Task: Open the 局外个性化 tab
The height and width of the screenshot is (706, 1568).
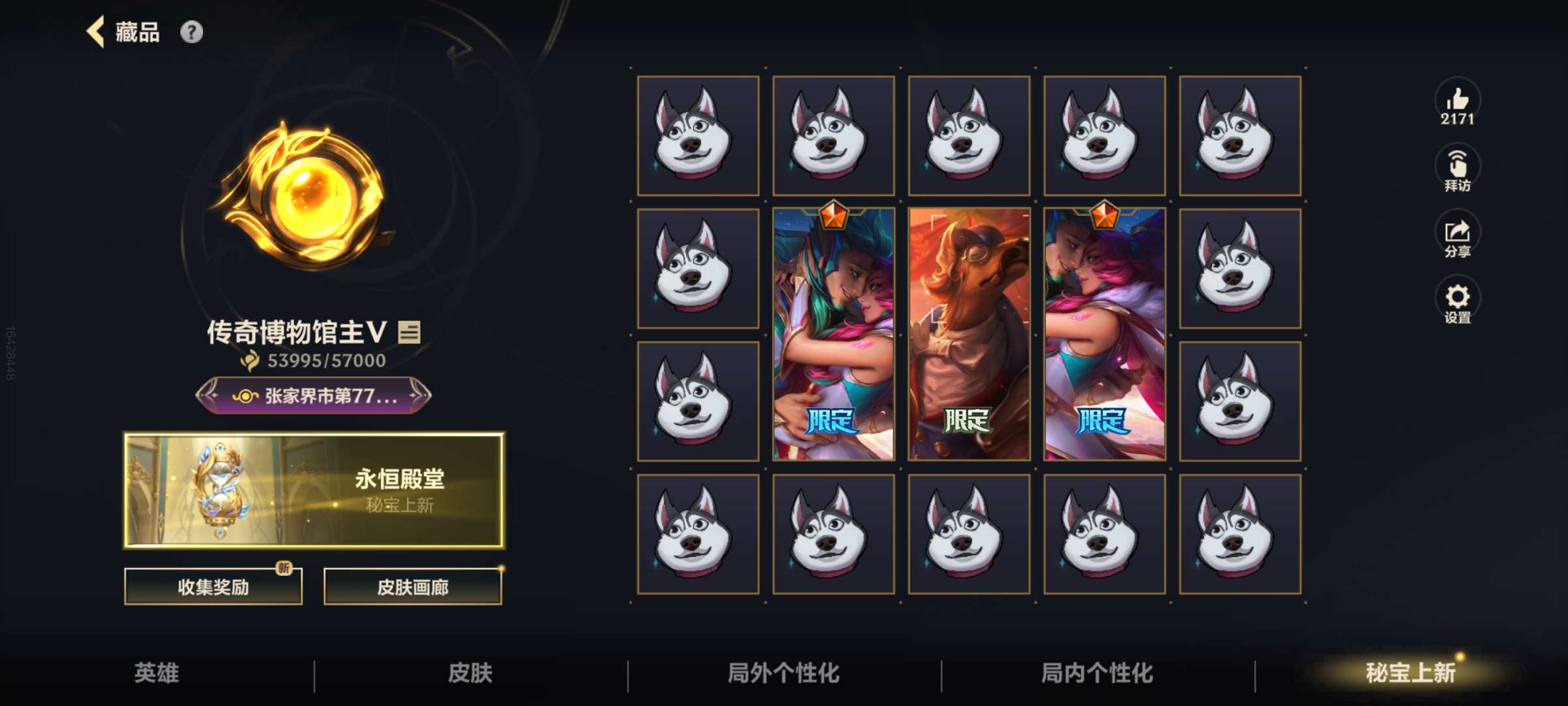Action: point(784,673)
